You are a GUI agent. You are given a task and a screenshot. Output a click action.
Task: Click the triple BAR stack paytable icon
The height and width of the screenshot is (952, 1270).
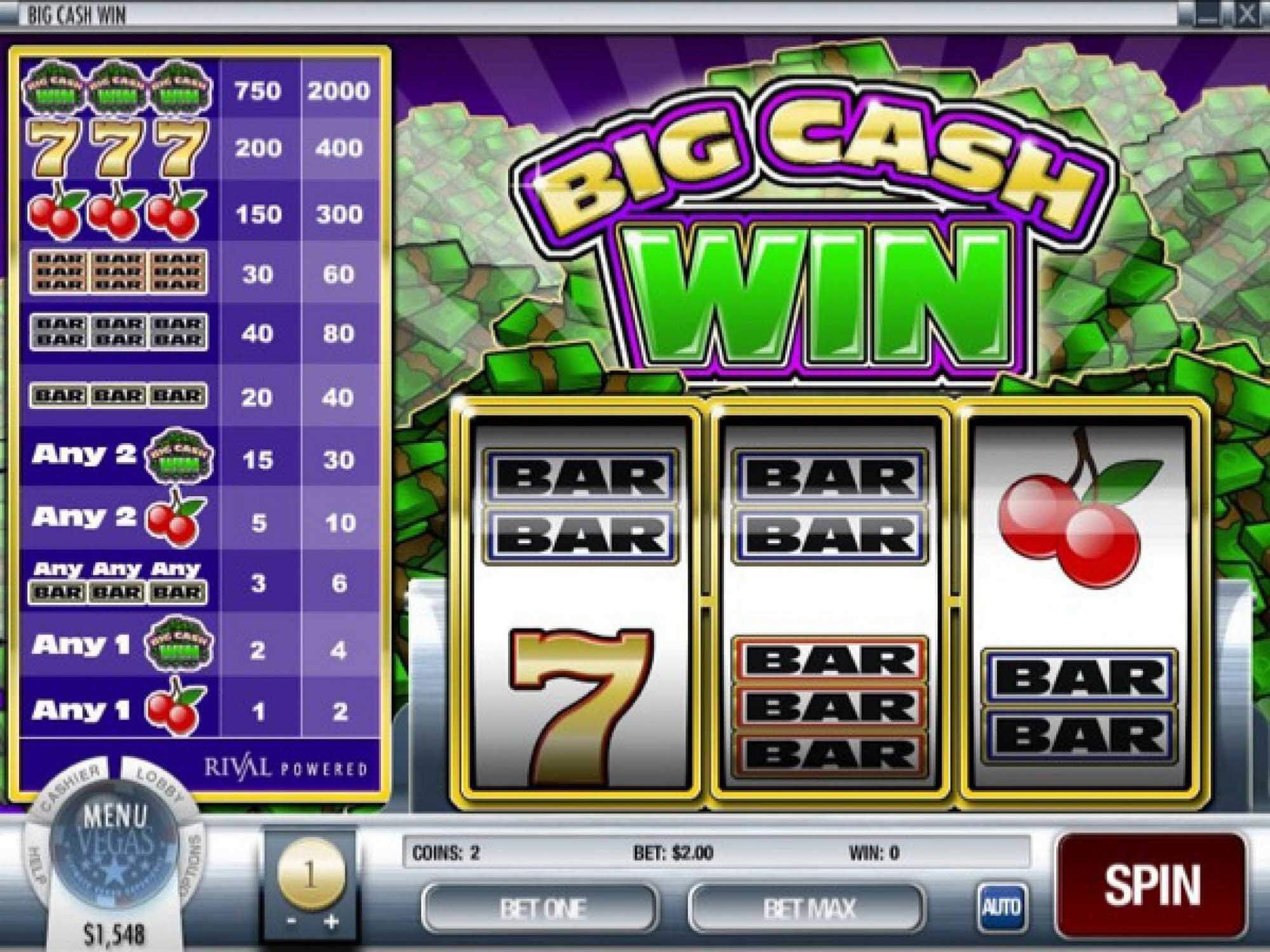(117, 273)
